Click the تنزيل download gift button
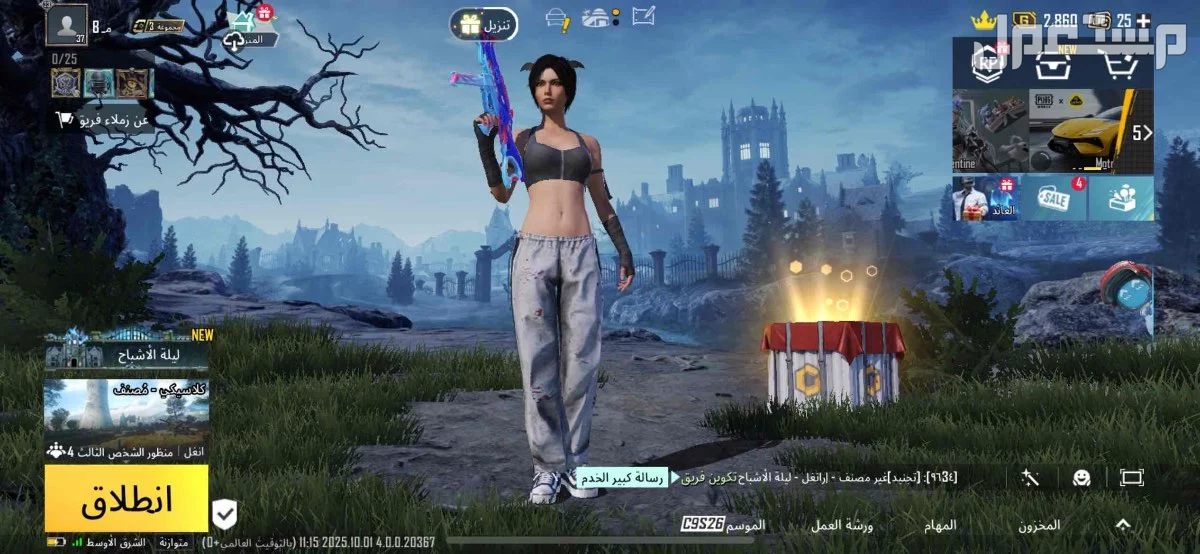The image size is (1200, 554). [484, 24]
